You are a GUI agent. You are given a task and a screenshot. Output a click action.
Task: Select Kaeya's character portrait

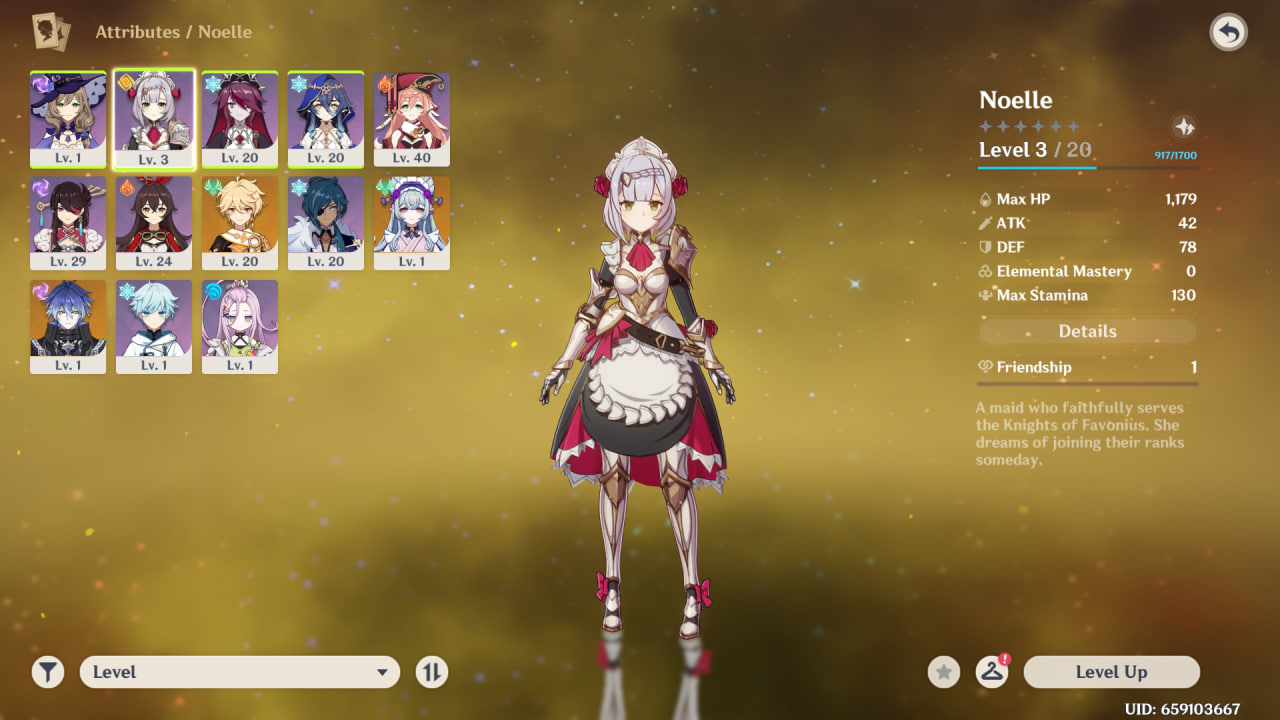[326, 222]
